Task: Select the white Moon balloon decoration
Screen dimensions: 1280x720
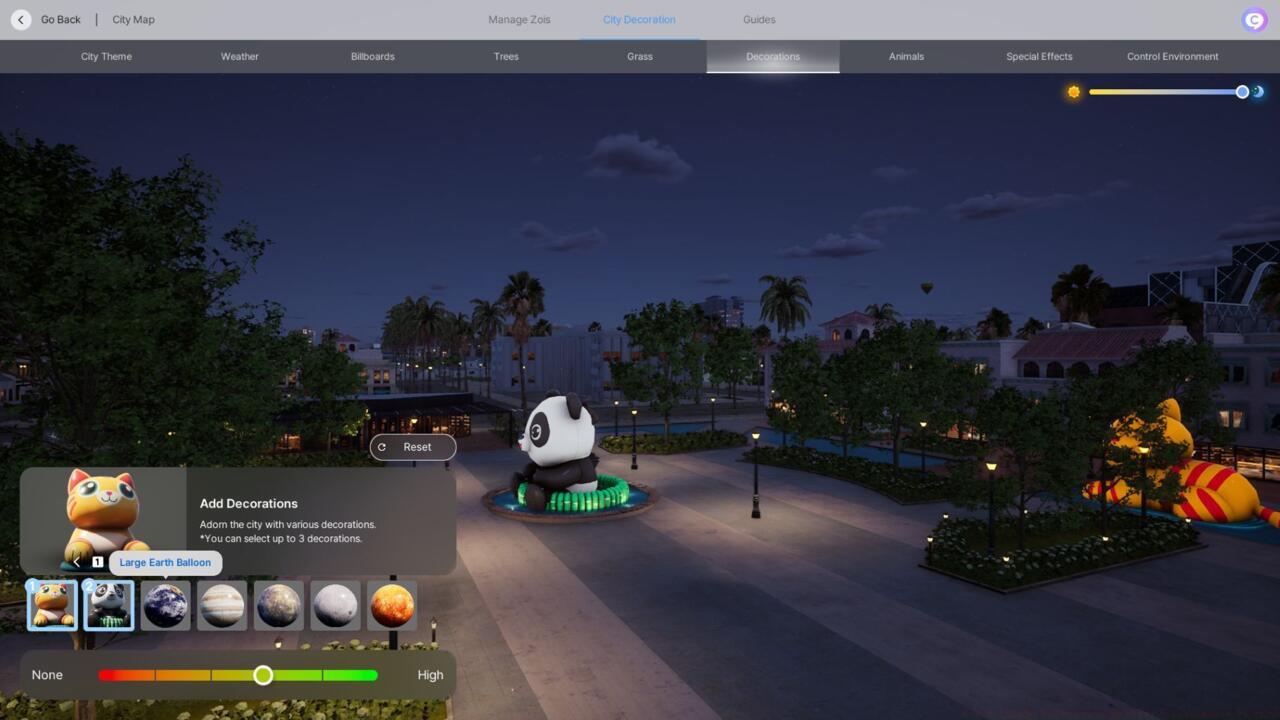Action: pyautogui.click(x=335, y=605)
